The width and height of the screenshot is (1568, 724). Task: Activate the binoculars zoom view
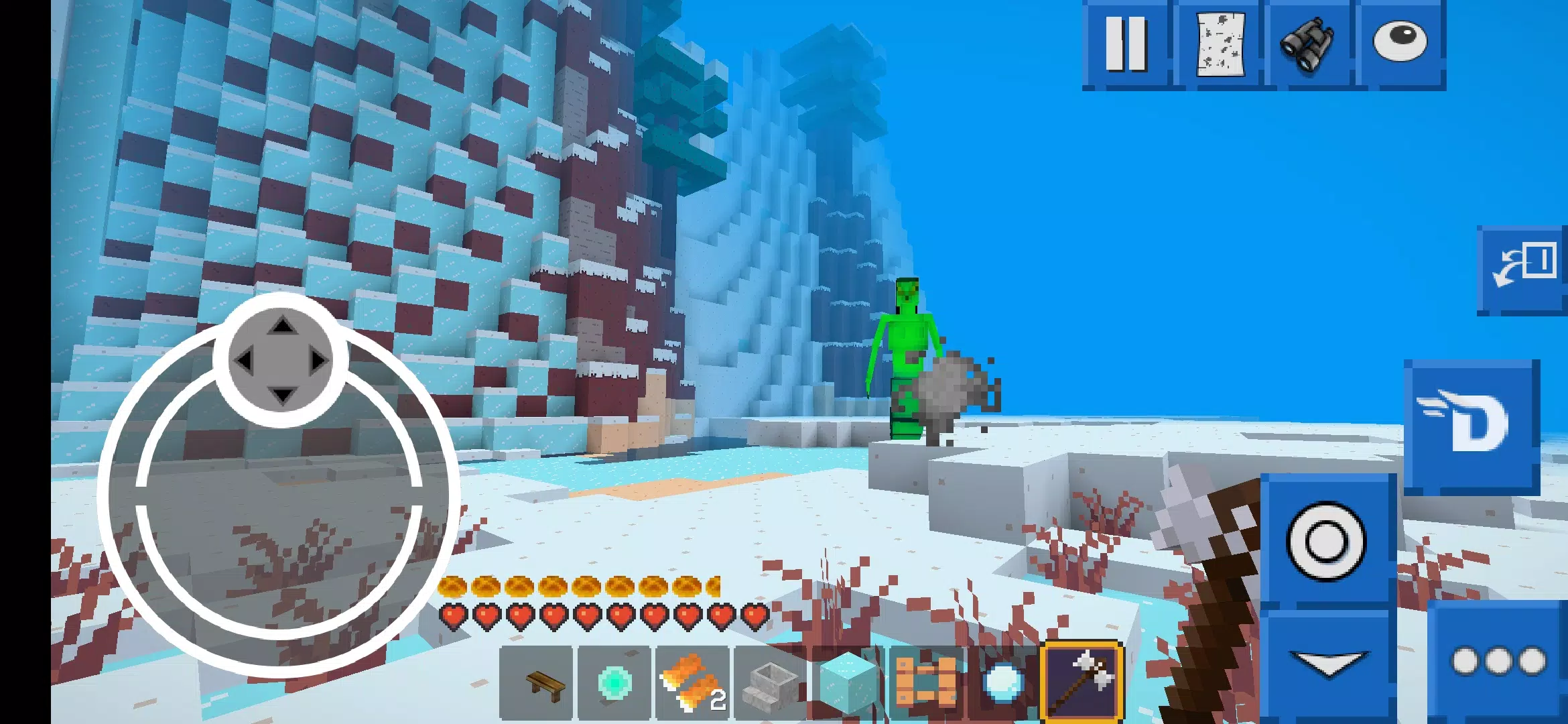[x=1307, y=44]
